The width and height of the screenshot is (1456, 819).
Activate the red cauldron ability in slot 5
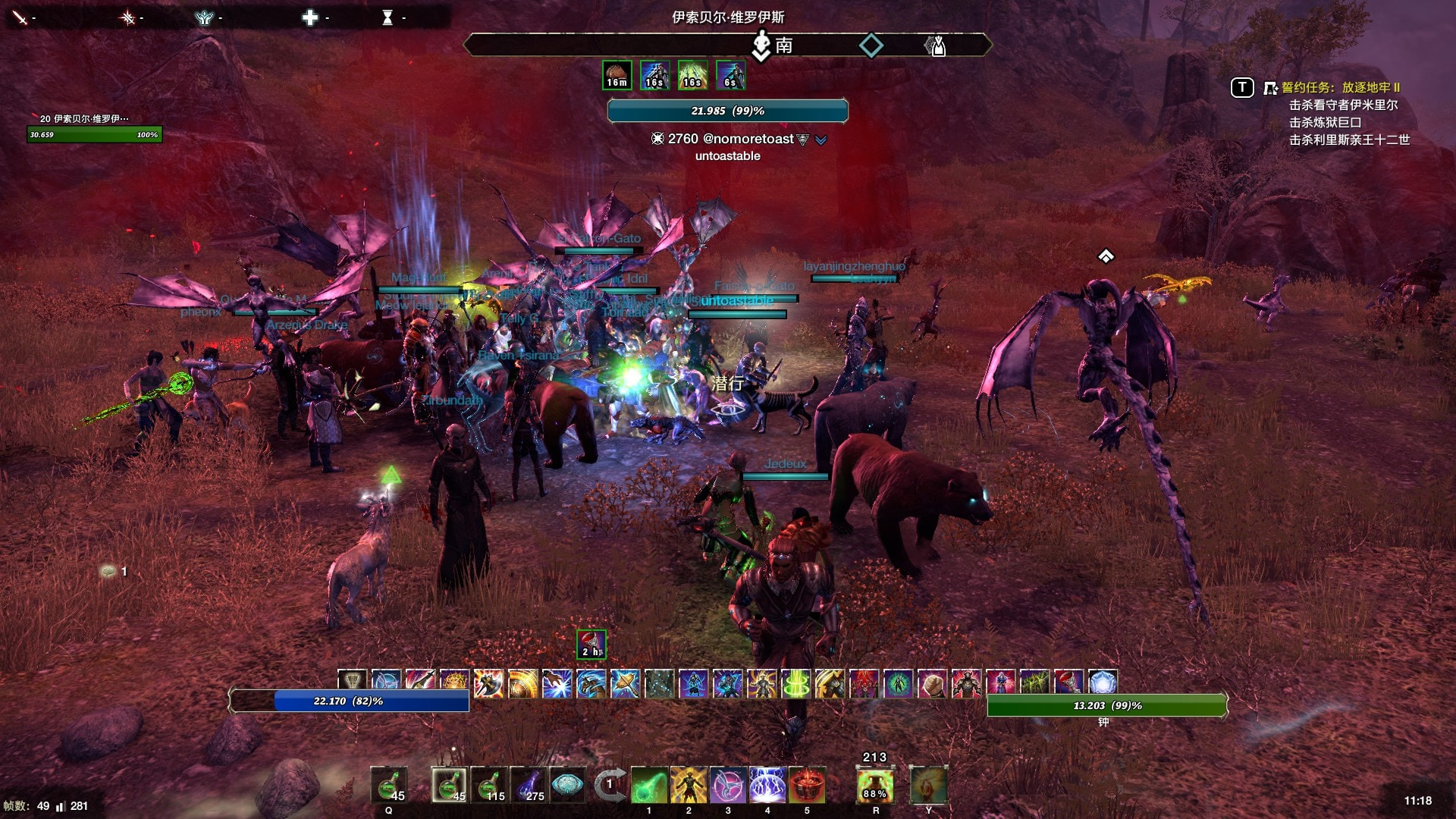click(x=807, y=785)
